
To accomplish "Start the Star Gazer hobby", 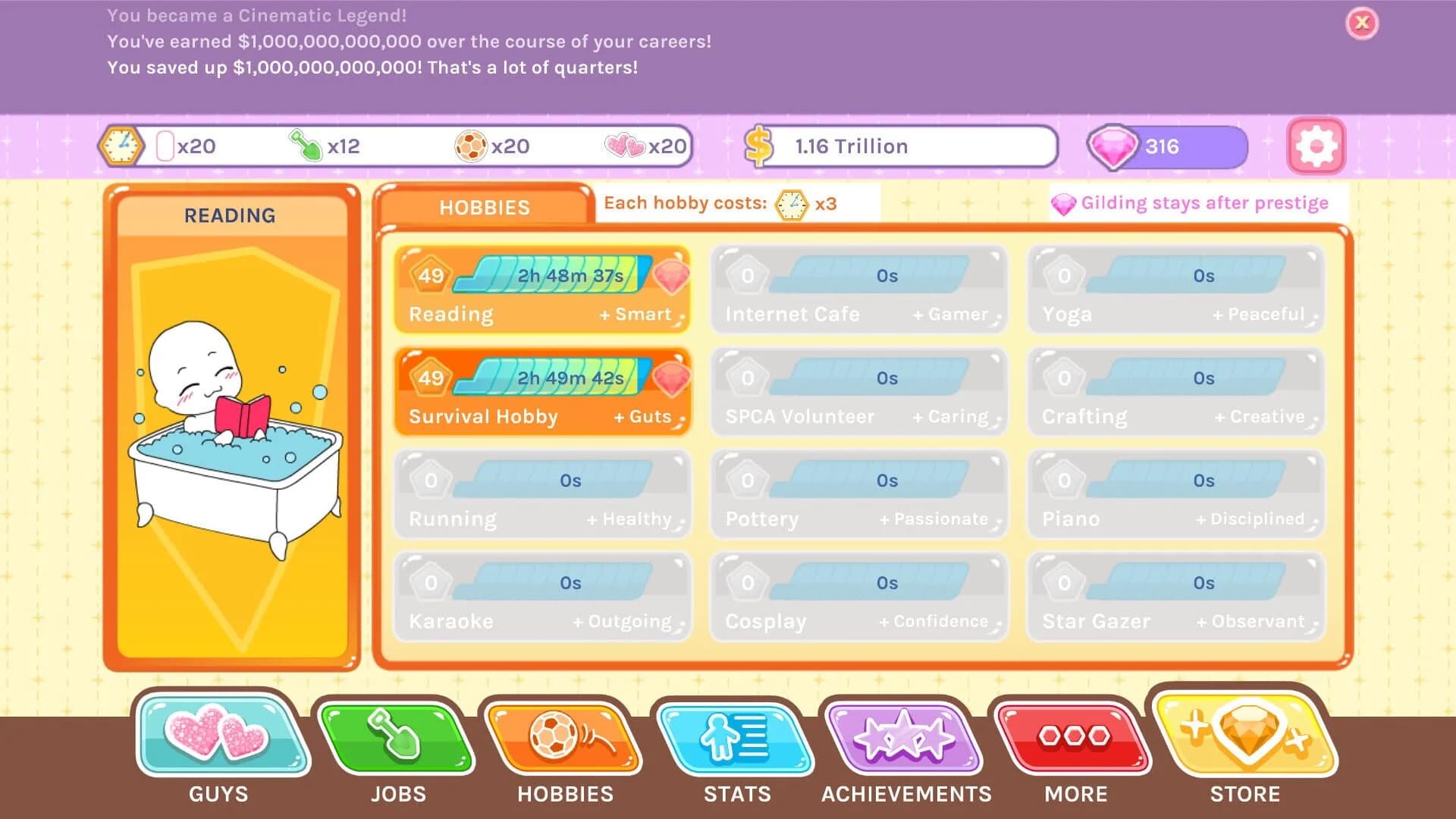I will 1175,597.
